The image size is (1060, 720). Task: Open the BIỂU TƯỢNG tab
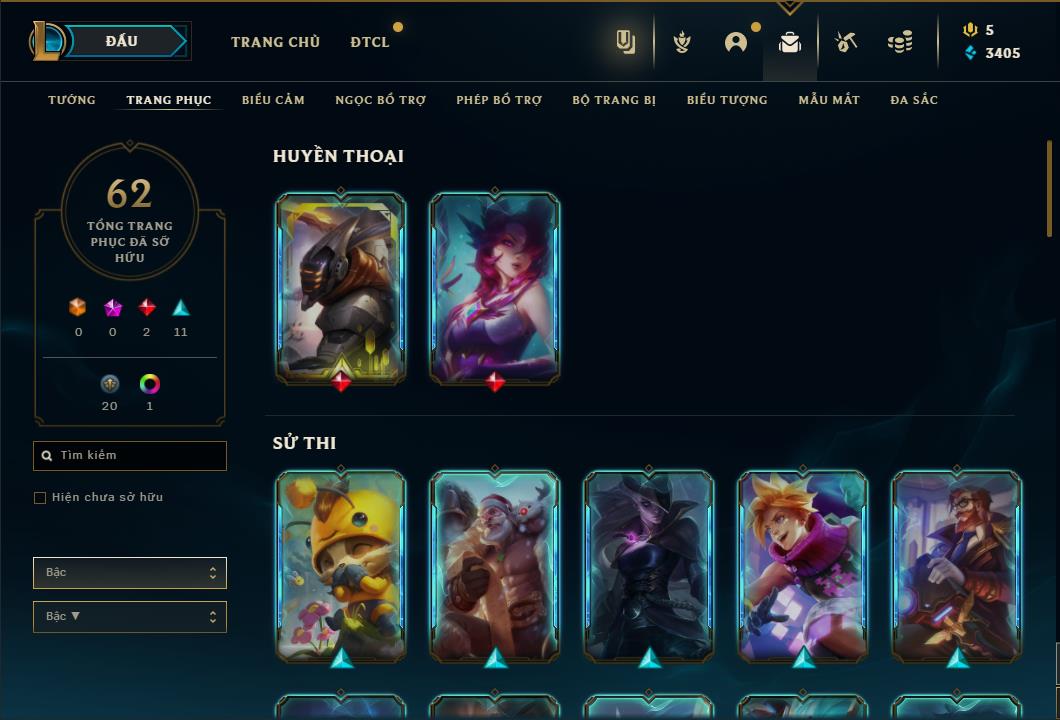pos(727,100)
